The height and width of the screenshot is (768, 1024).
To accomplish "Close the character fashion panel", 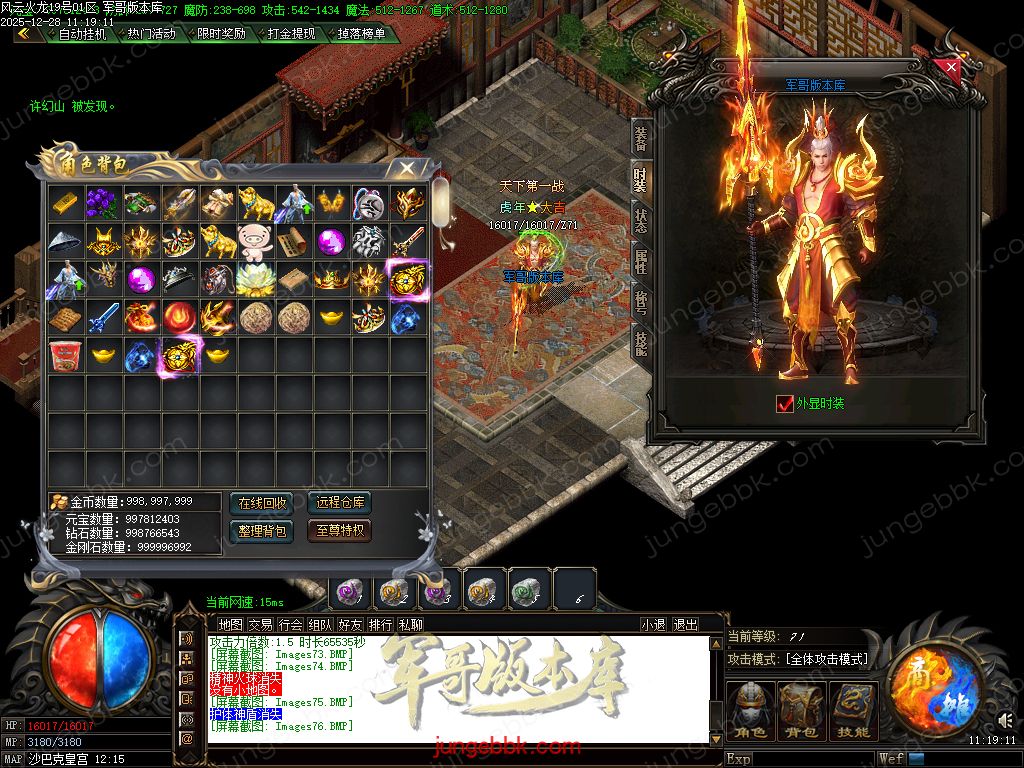I will pyautogui.click(x=951, y=68).
